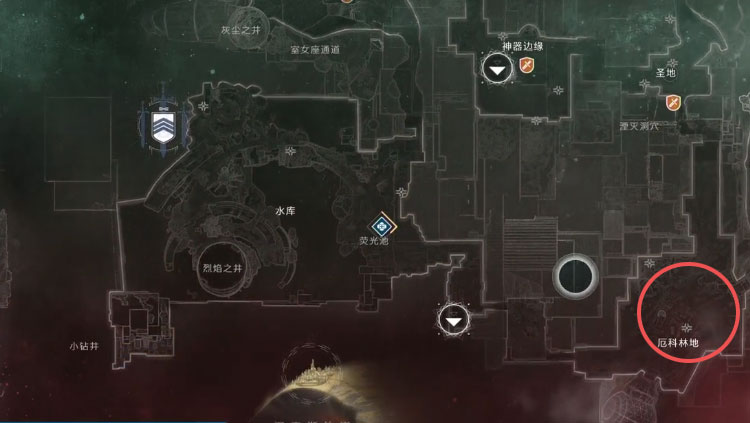Open the orange sword marker beside 神器边缘
The height and width of the screenshot is (423, 750).
[x=527, y=67]
